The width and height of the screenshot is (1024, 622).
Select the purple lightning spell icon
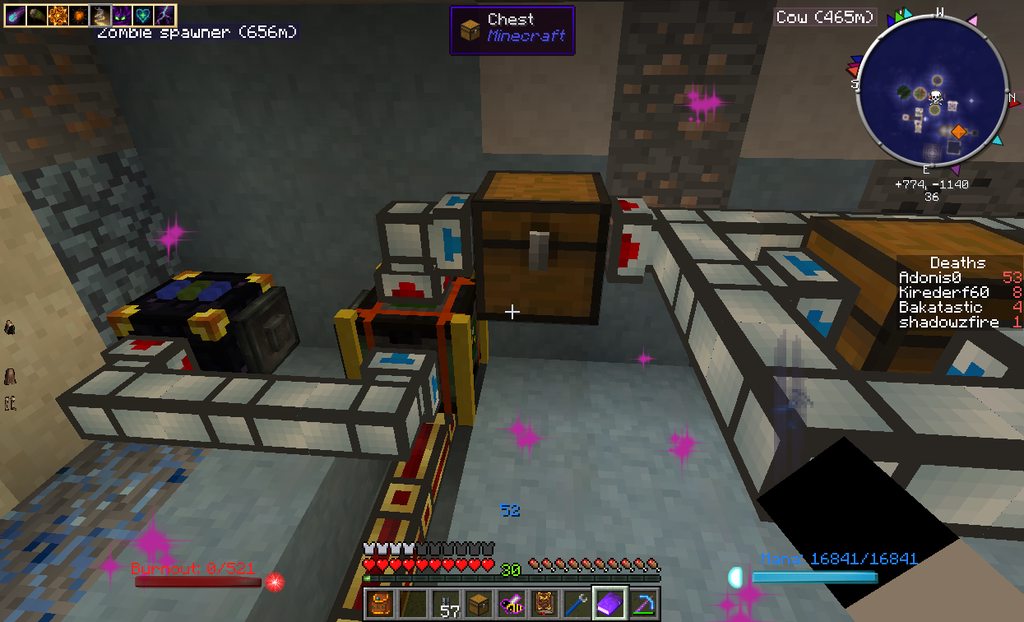click(x=165, y=15)
